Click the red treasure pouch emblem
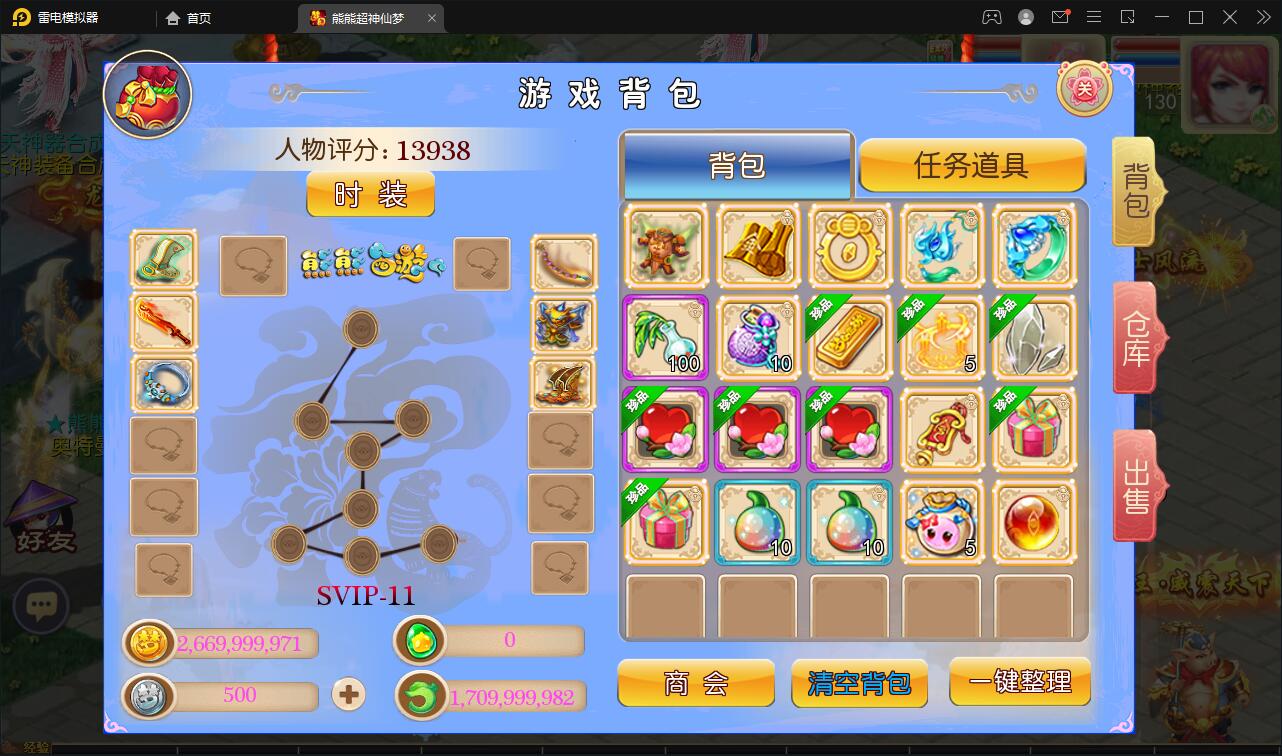Viewport: 1282px width, 756px height. point(146,93)
